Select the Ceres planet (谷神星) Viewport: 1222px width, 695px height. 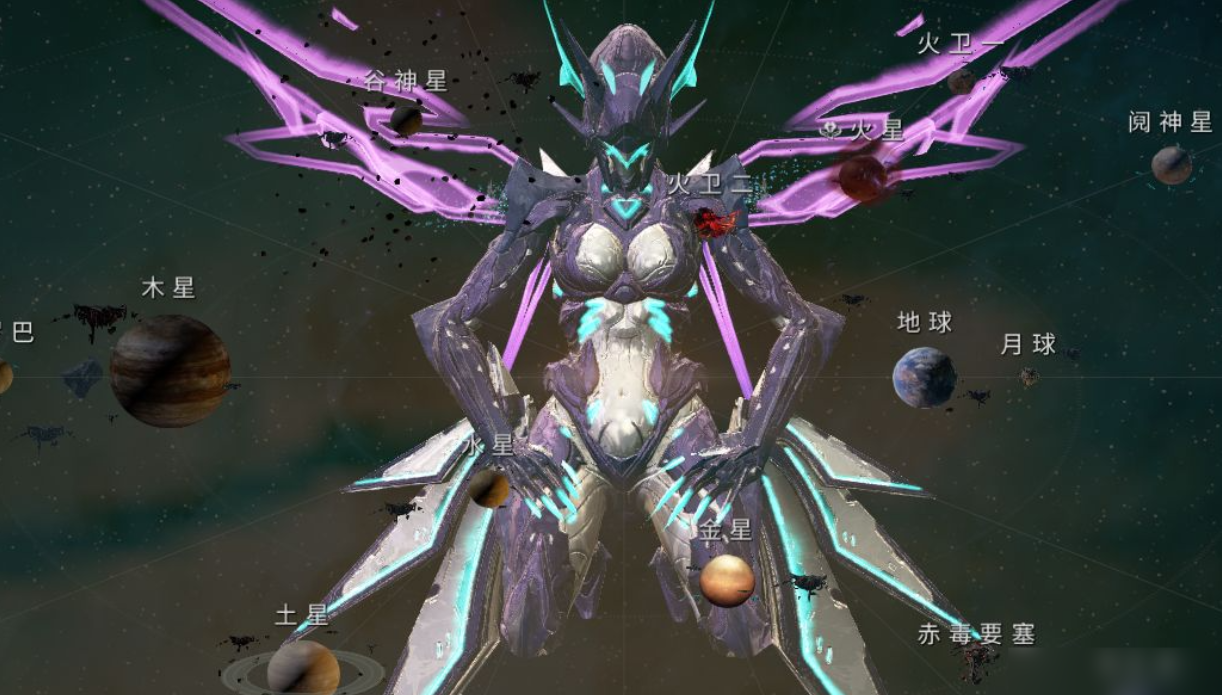pos(406,121)
